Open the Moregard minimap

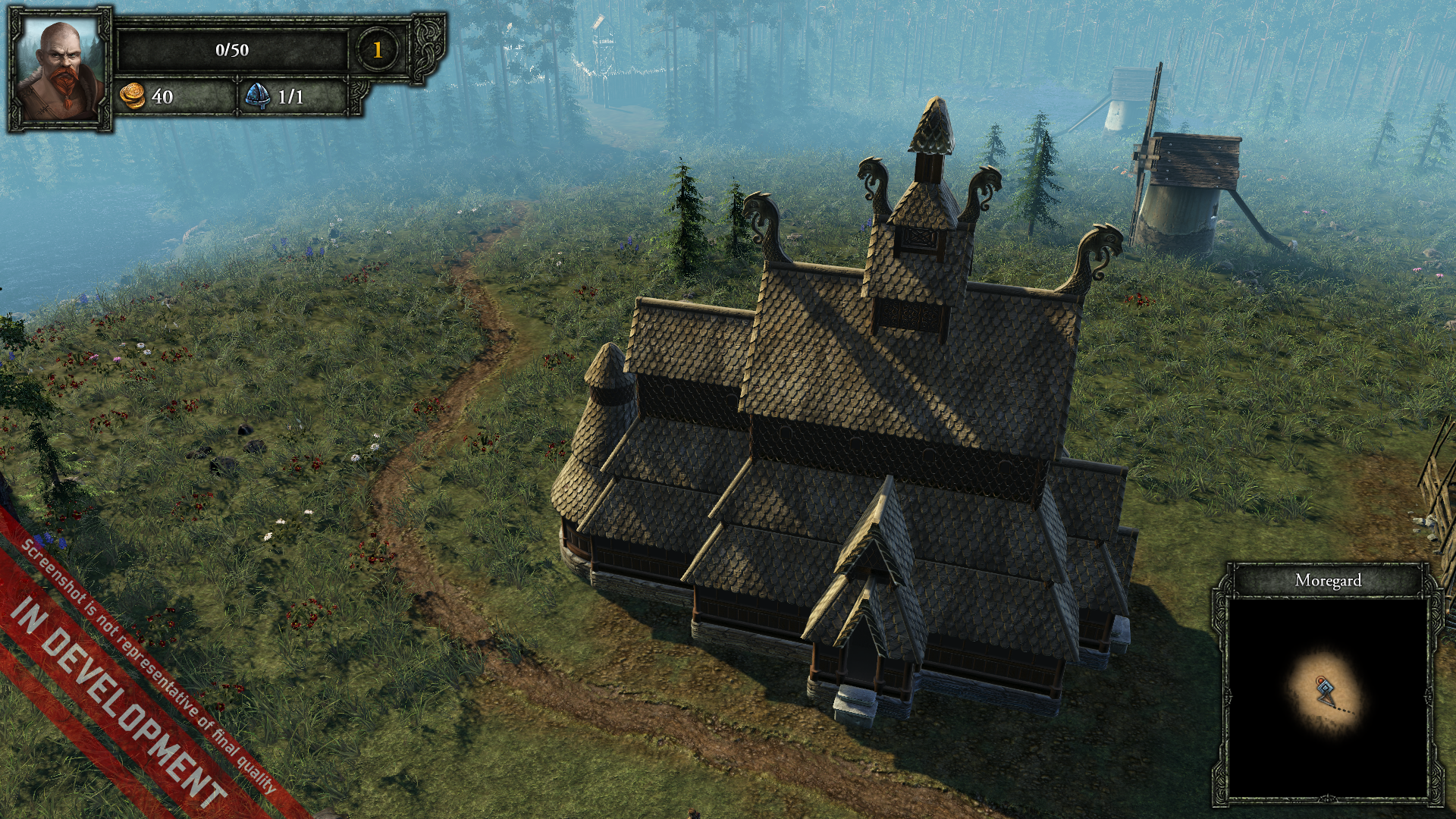pyautogui.click(x=1328, y=698)
